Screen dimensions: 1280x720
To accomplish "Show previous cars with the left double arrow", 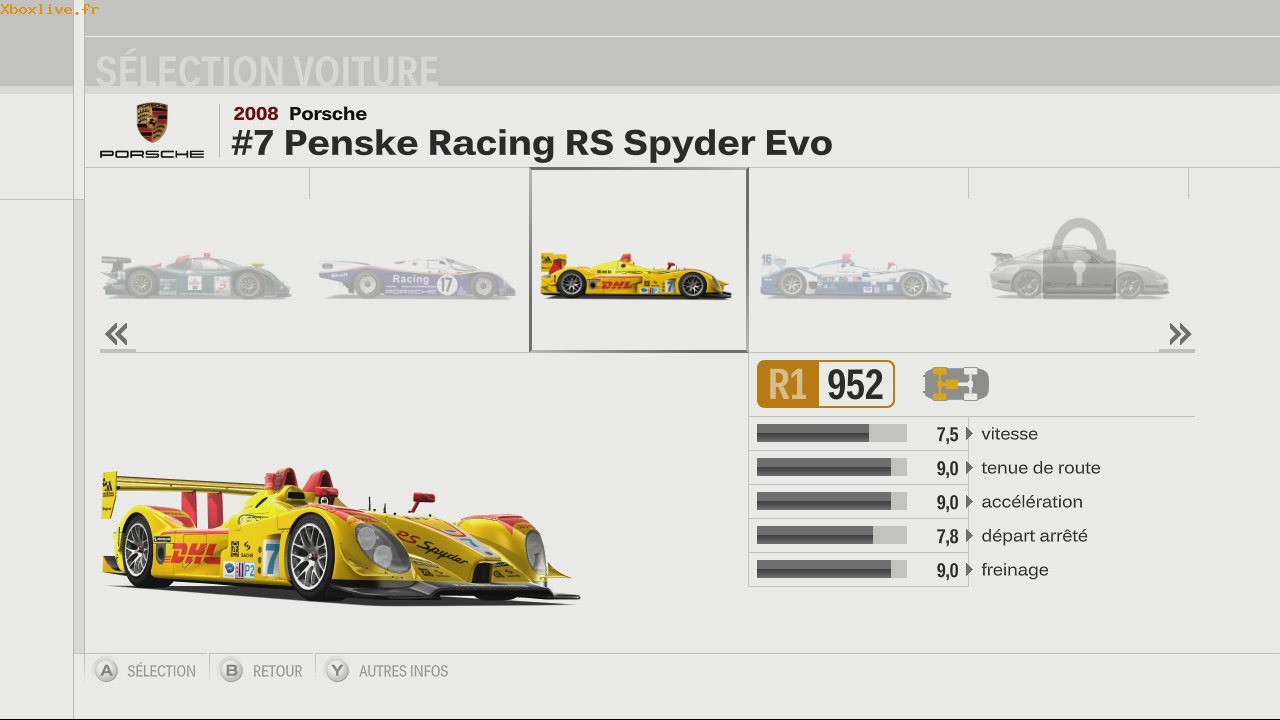I will pos(117,334).
